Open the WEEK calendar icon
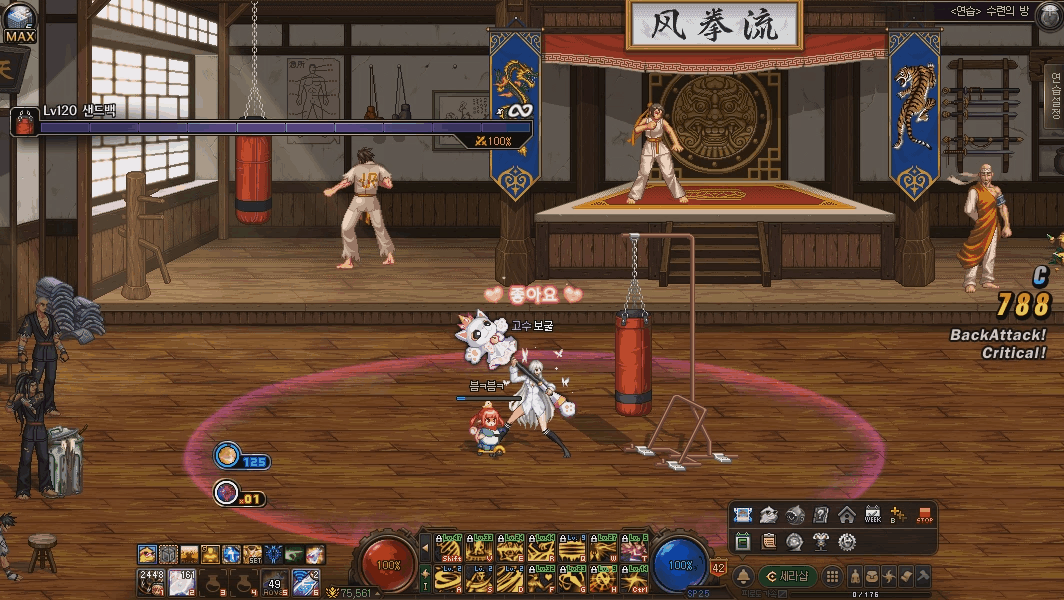 (x=872, y=516)
